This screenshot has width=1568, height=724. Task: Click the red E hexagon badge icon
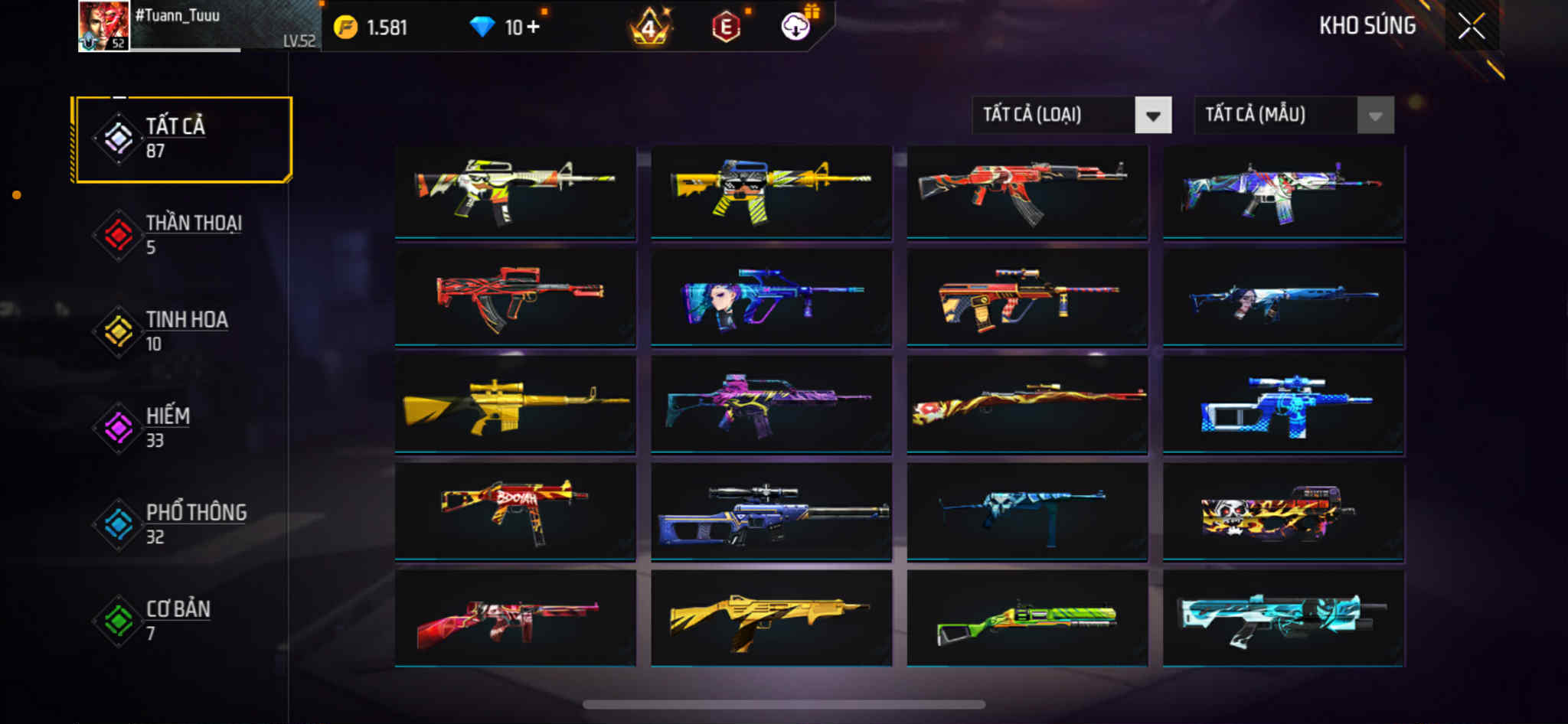point(726,28)
